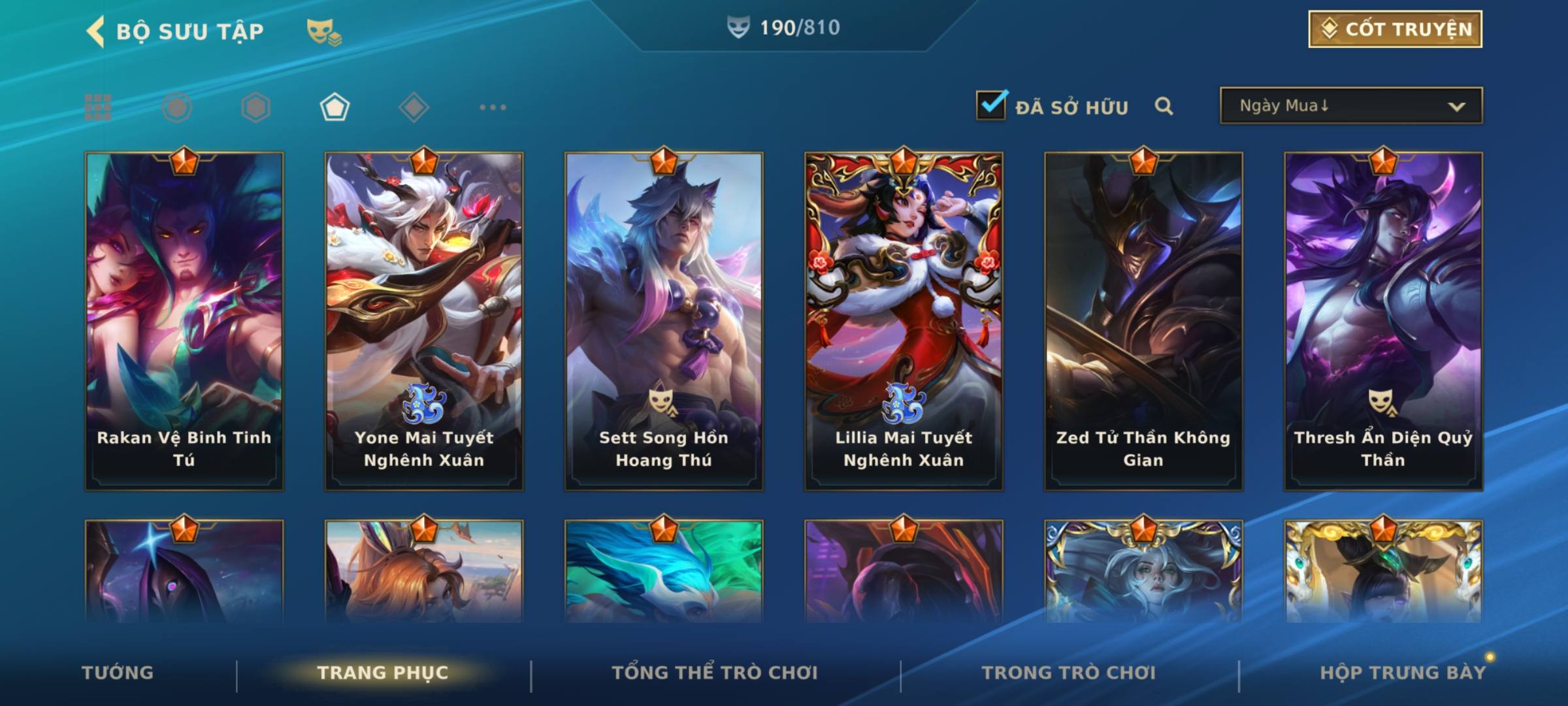Select the diamond-shaped rarity filter
This screenshot has width=1568, height=706.
click(414, 107)
